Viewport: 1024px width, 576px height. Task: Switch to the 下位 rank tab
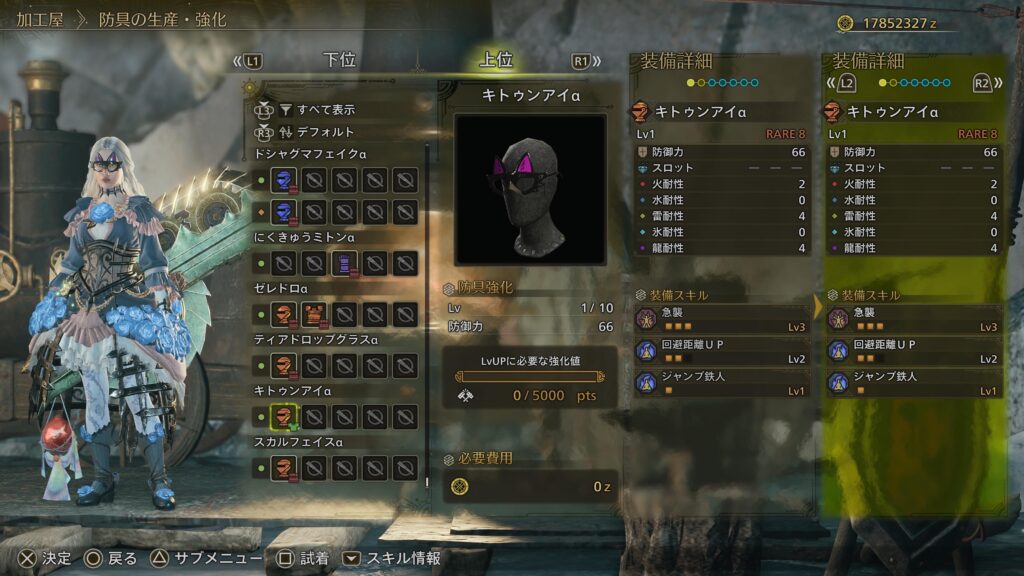click(339, 60)
